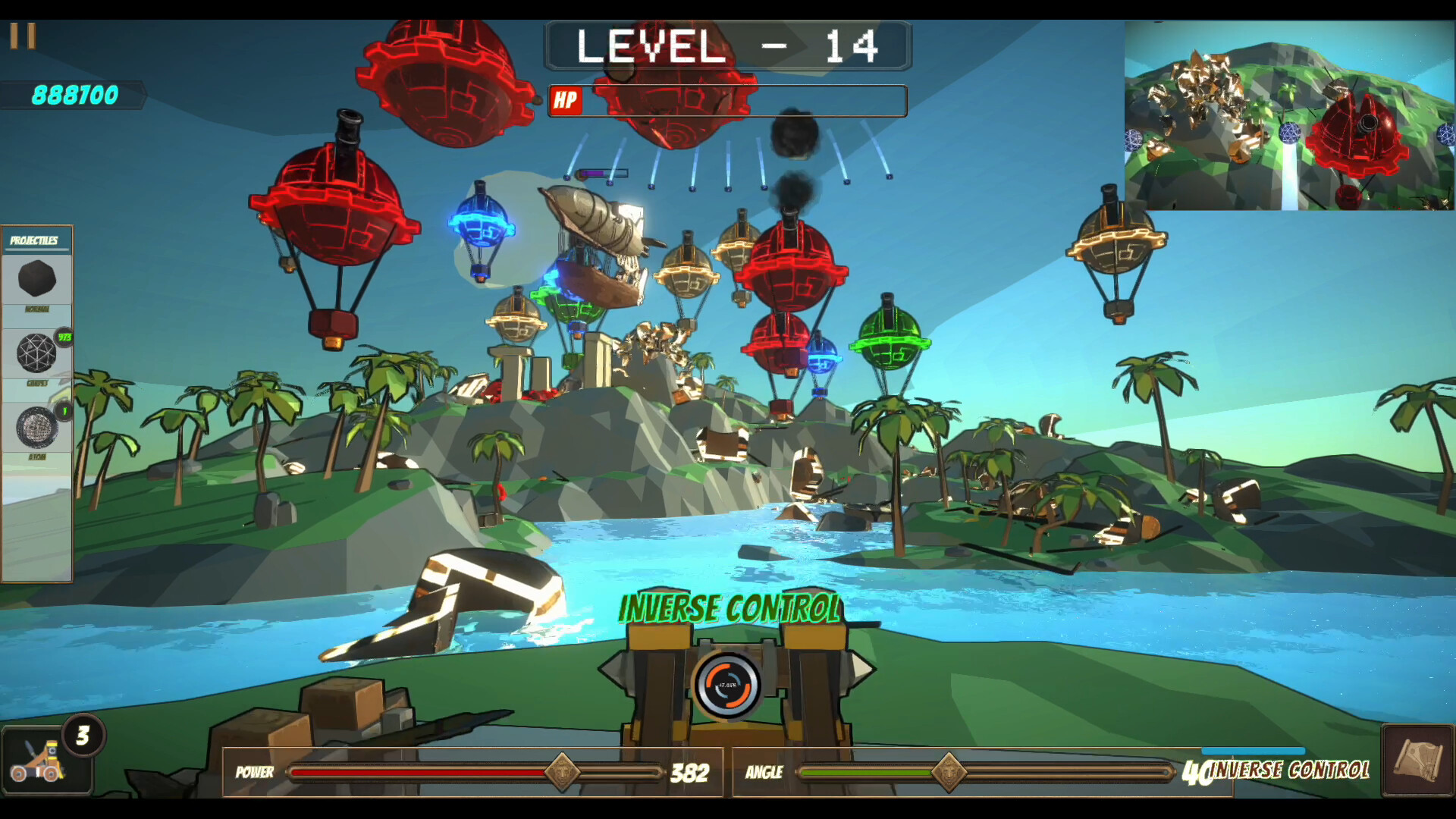
Task: Click the island minimap camera view
Action: point(1288,115)
